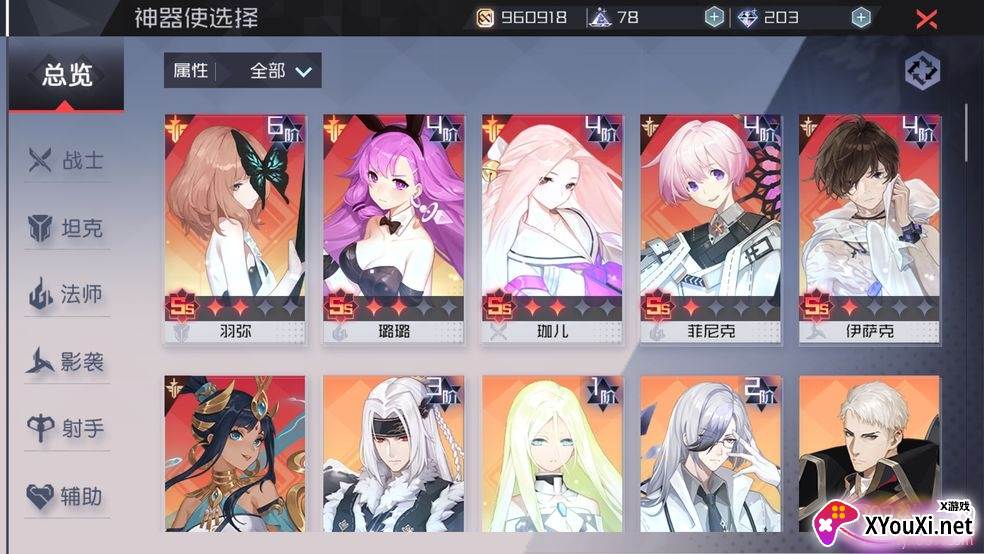
Task: Add more diamonds with plus button
Action: click(860, 17)
